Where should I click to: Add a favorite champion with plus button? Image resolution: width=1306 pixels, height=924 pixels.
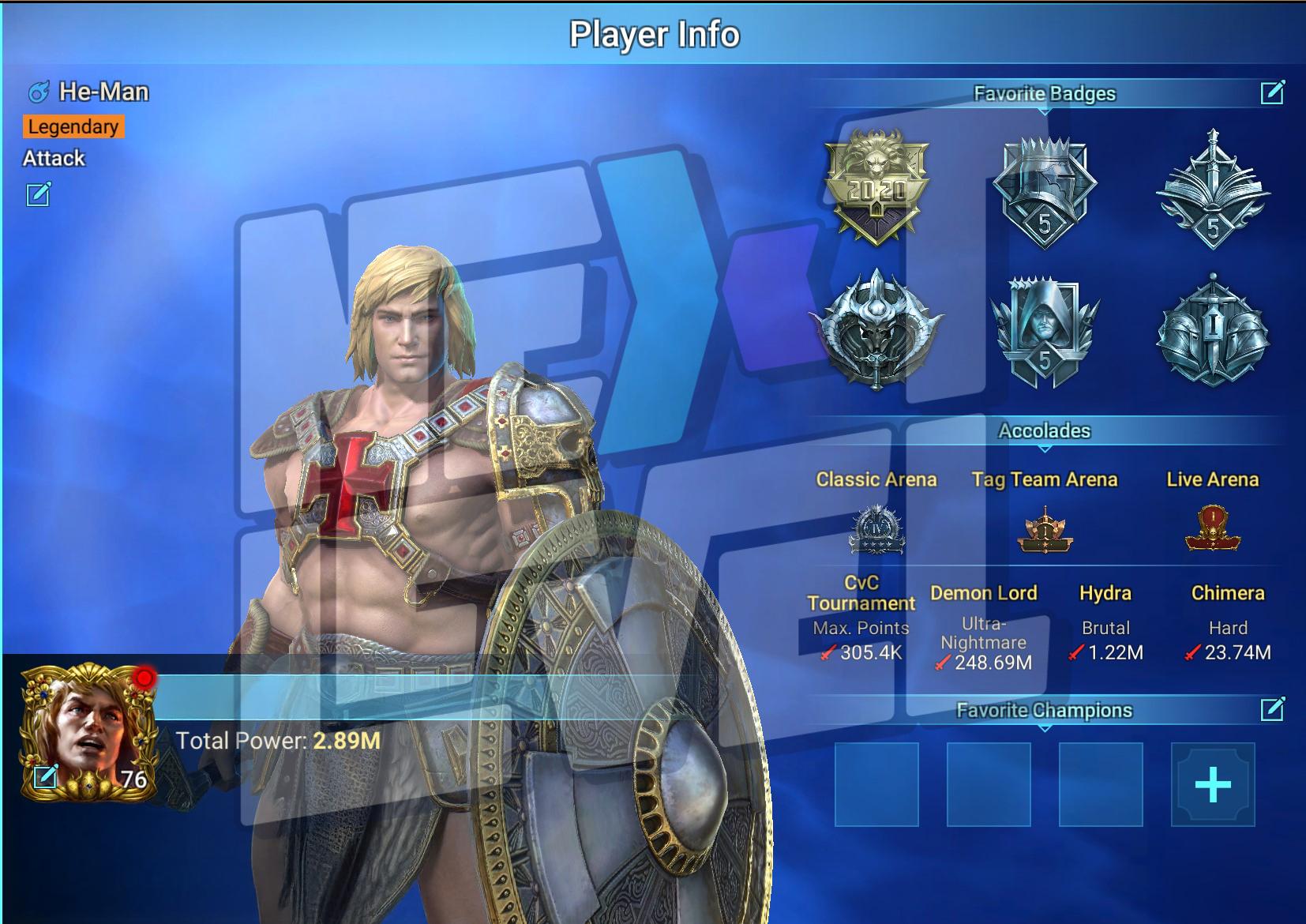click(1212, 784)
